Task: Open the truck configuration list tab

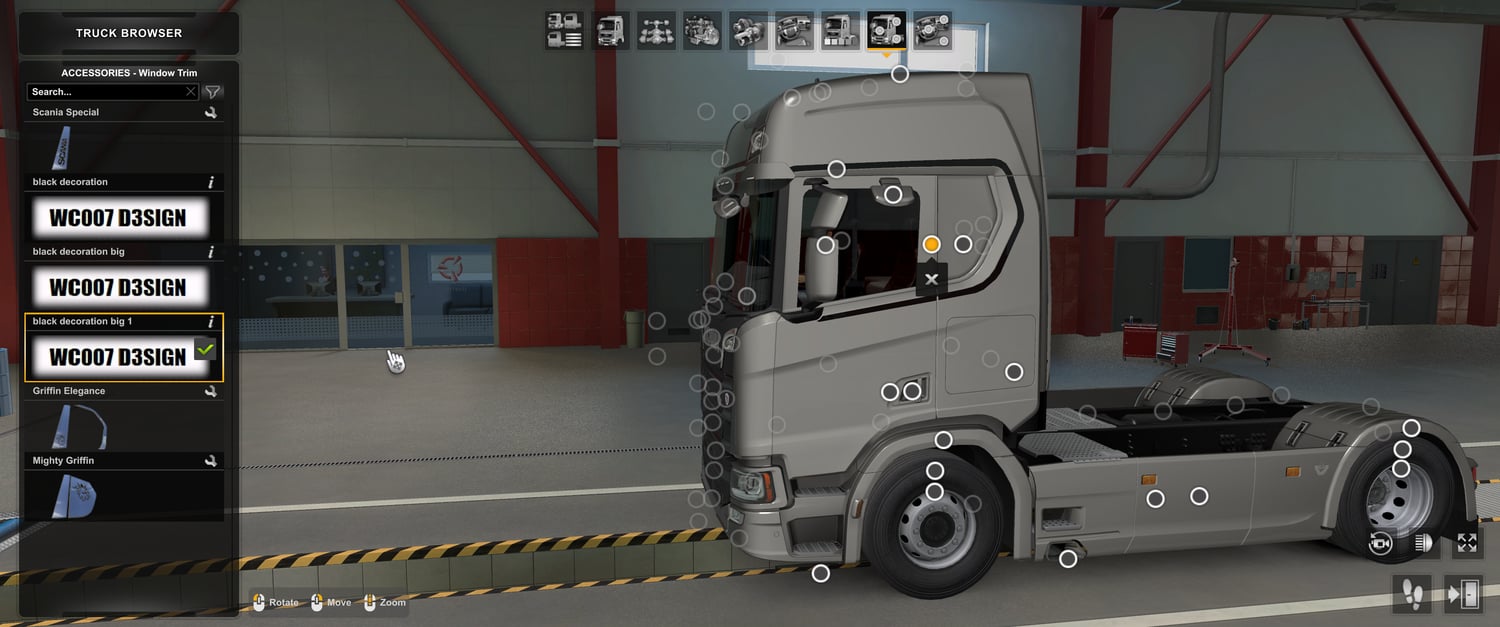Action: pos(565,31)
